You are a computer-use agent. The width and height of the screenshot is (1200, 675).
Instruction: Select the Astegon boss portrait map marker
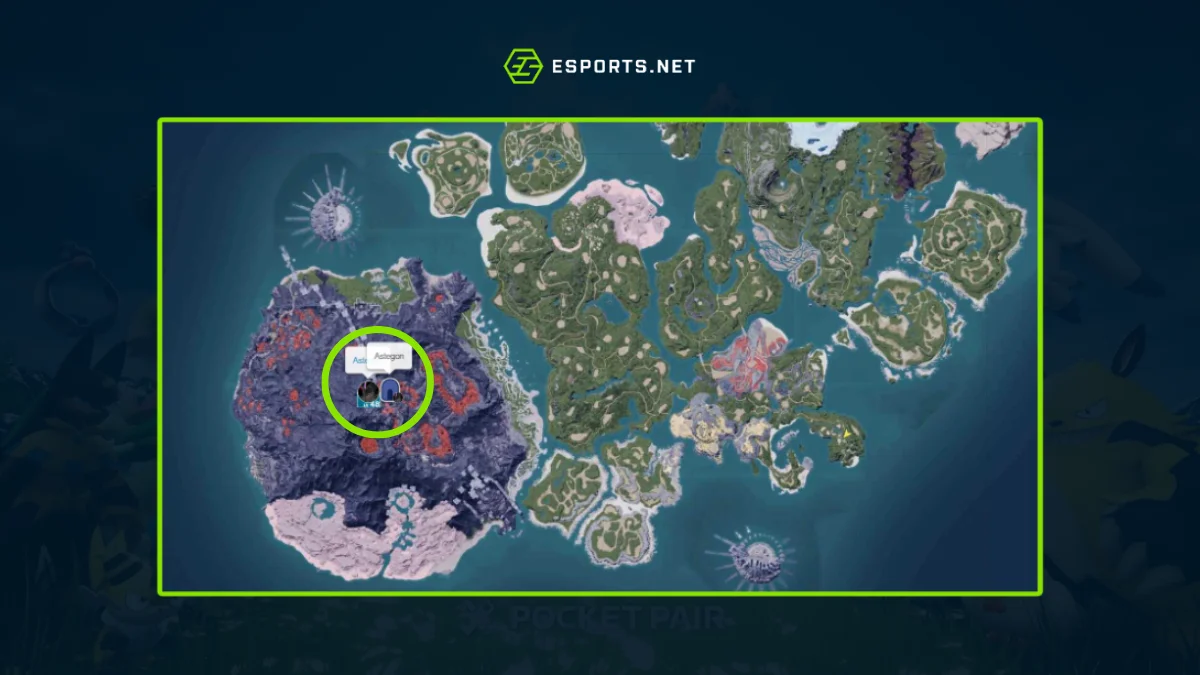tap(368, 390)
